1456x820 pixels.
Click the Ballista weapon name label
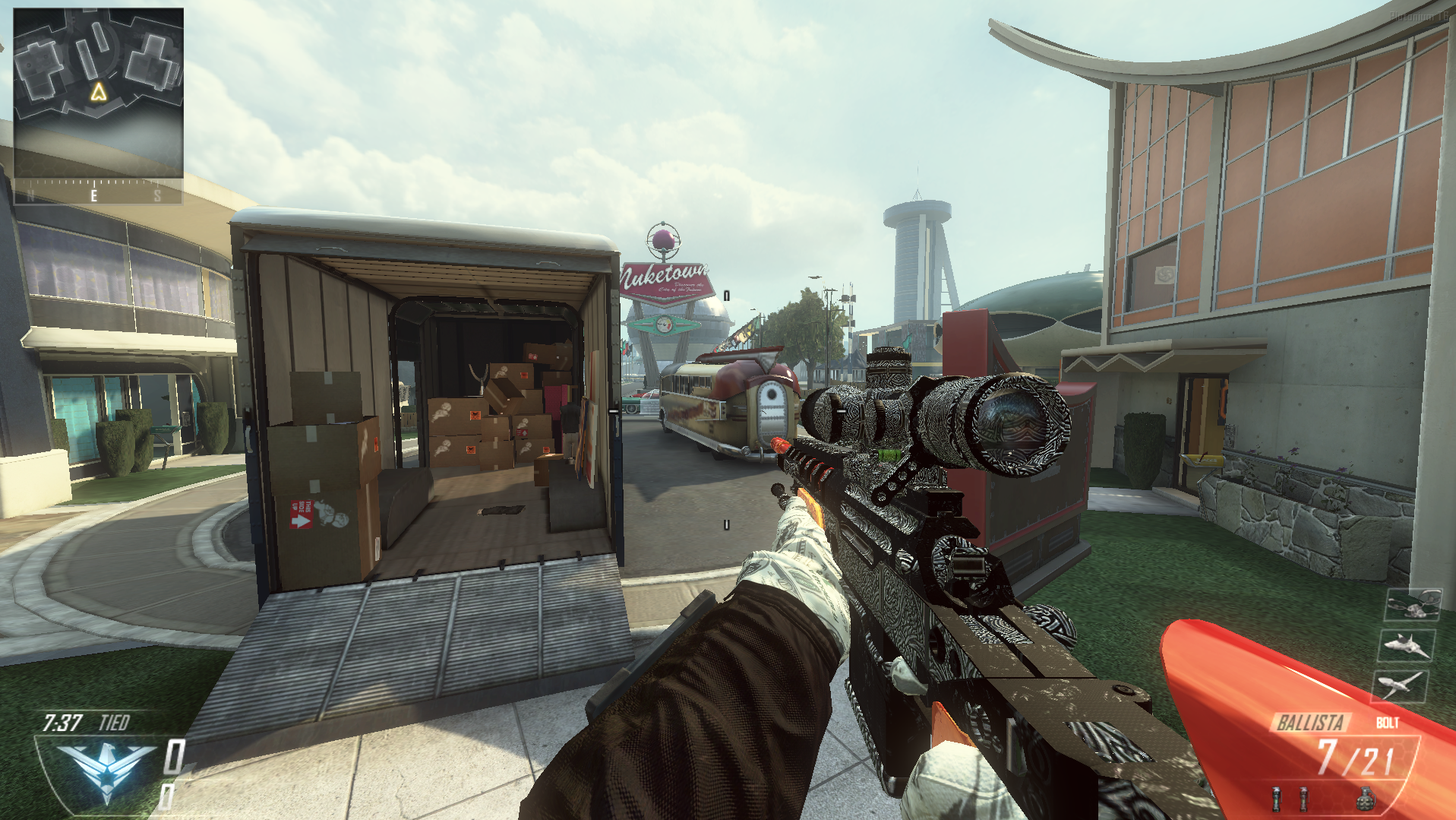1310,722
